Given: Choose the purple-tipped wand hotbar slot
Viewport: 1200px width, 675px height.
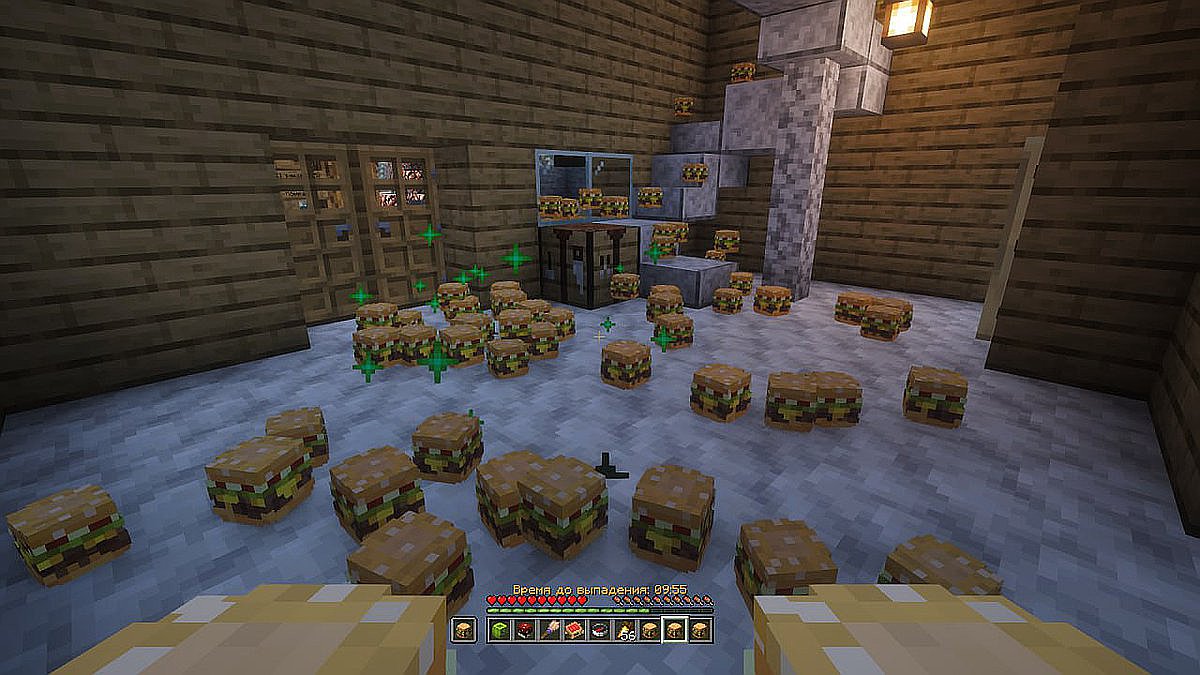Looking at the screenshot, I should tap(549, 630).
